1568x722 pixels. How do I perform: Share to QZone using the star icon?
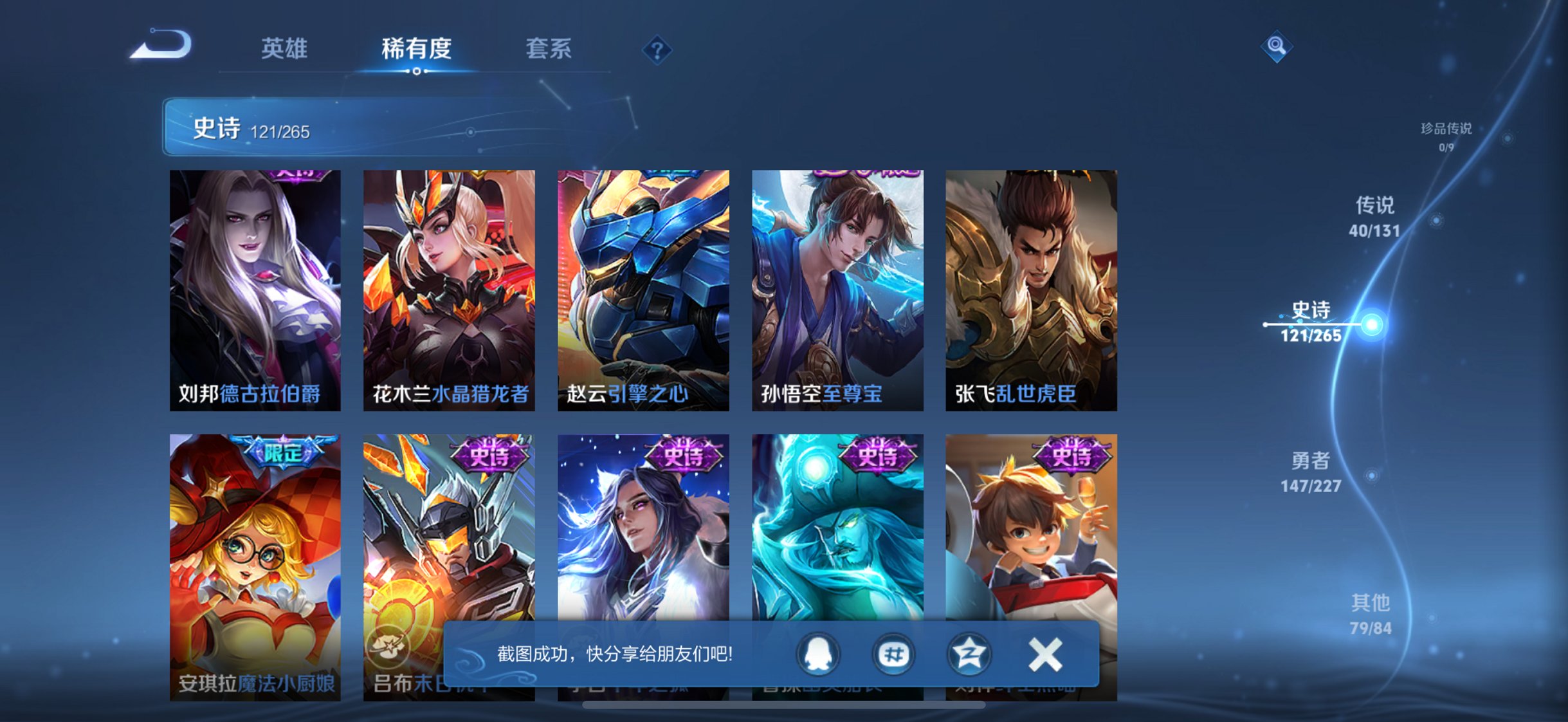point(969,654)
